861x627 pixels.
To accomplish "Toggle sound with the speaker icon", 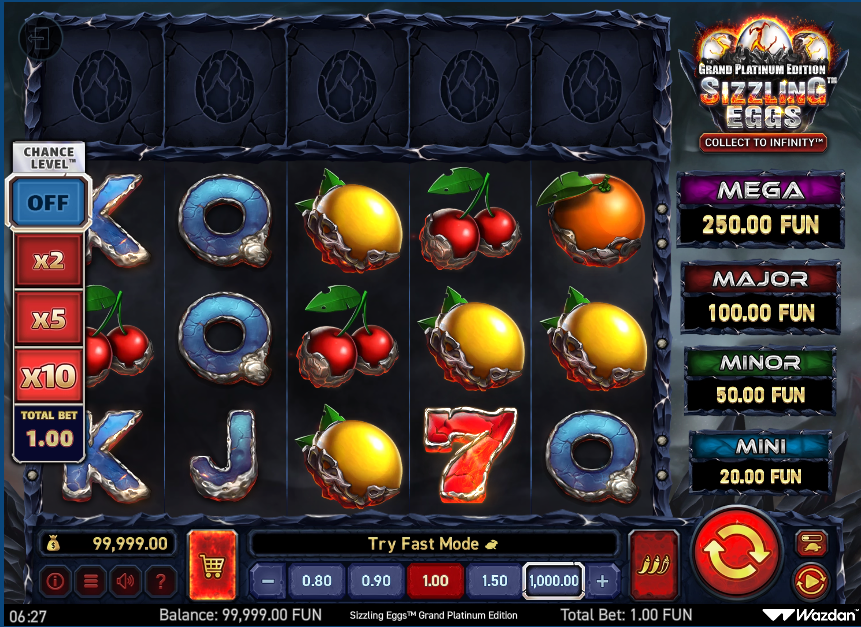I will click(125, 580).
